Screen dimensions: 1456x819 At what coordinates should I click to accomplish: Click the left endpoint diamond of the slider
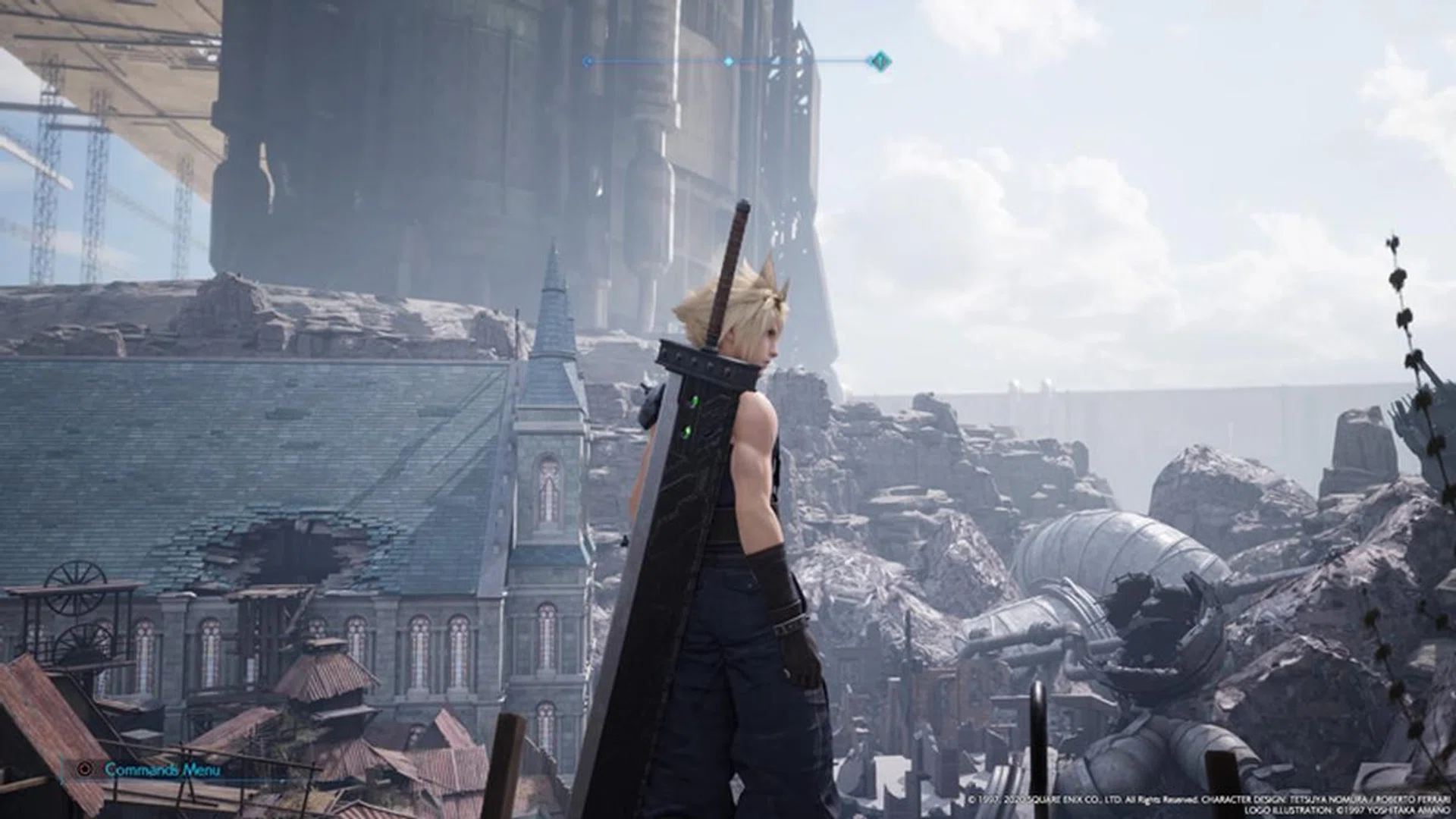[588, 60]
